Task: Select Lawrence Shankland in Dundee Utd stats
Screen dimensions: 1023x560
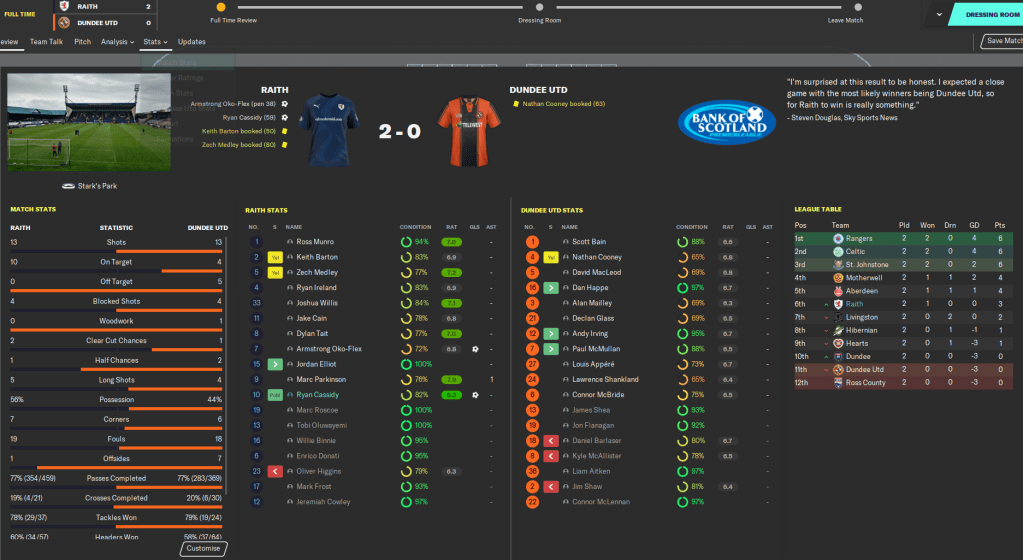Action: click(x=603, y=380)
